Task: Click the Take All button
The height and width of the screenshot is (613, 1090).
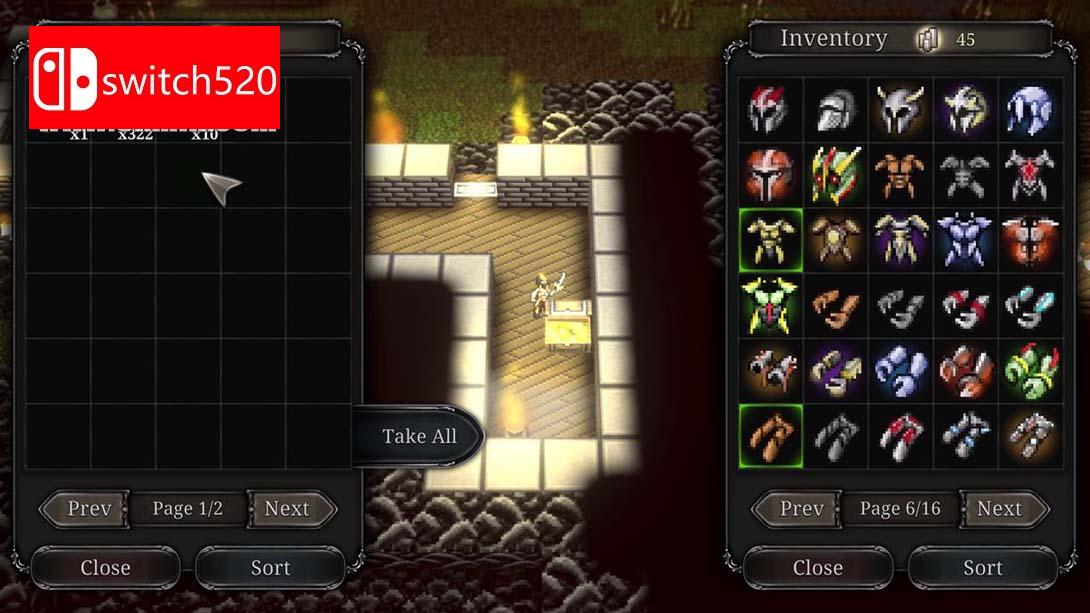Action: click(419, 436)
